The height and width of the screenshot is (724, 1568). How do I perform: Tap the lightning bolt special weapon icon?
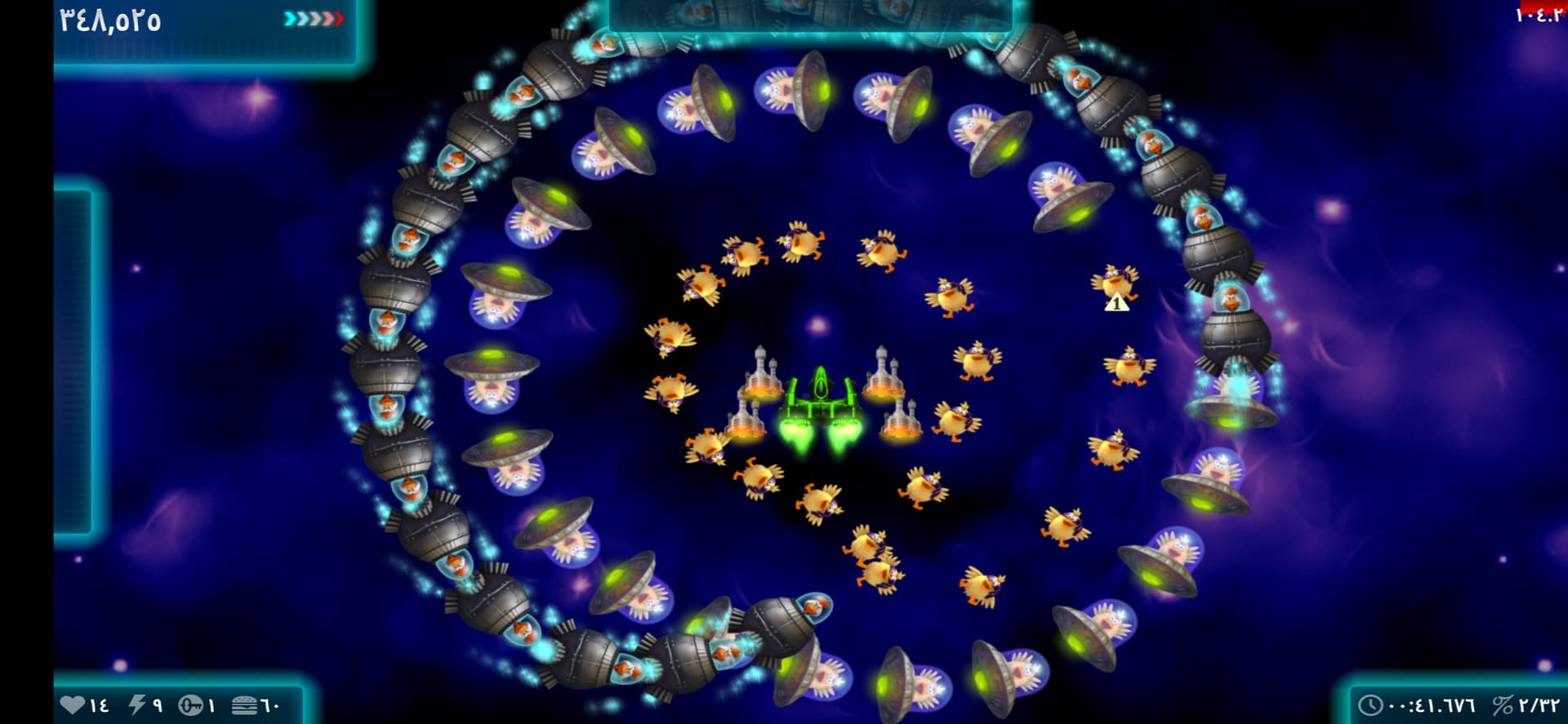[x=137, y=704]
